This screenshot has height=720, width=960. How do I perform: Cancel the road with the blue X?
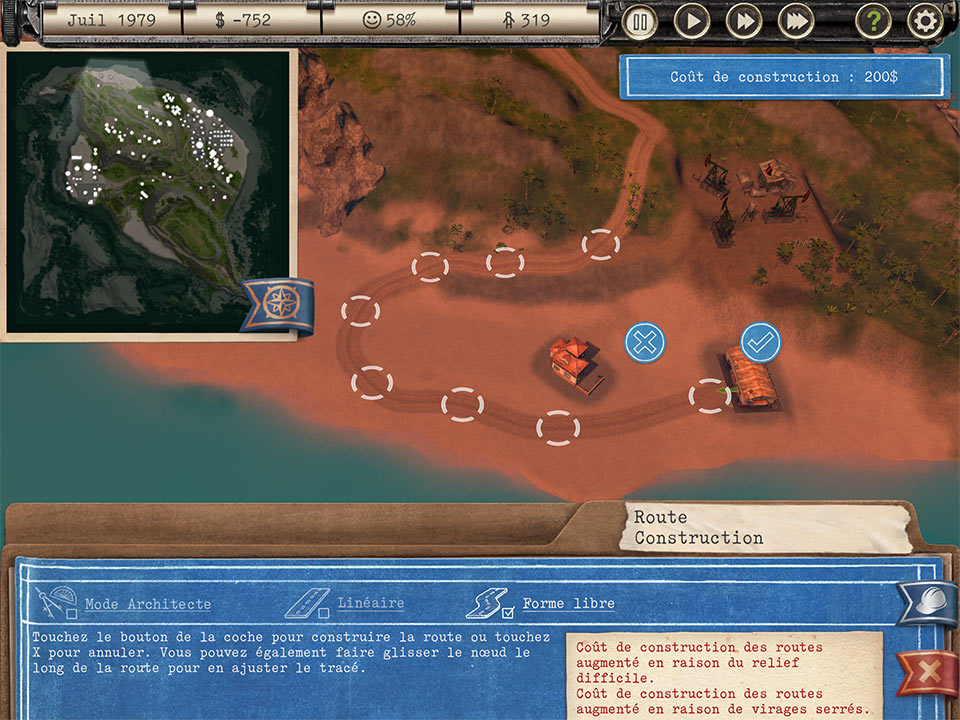click(645, 343)
